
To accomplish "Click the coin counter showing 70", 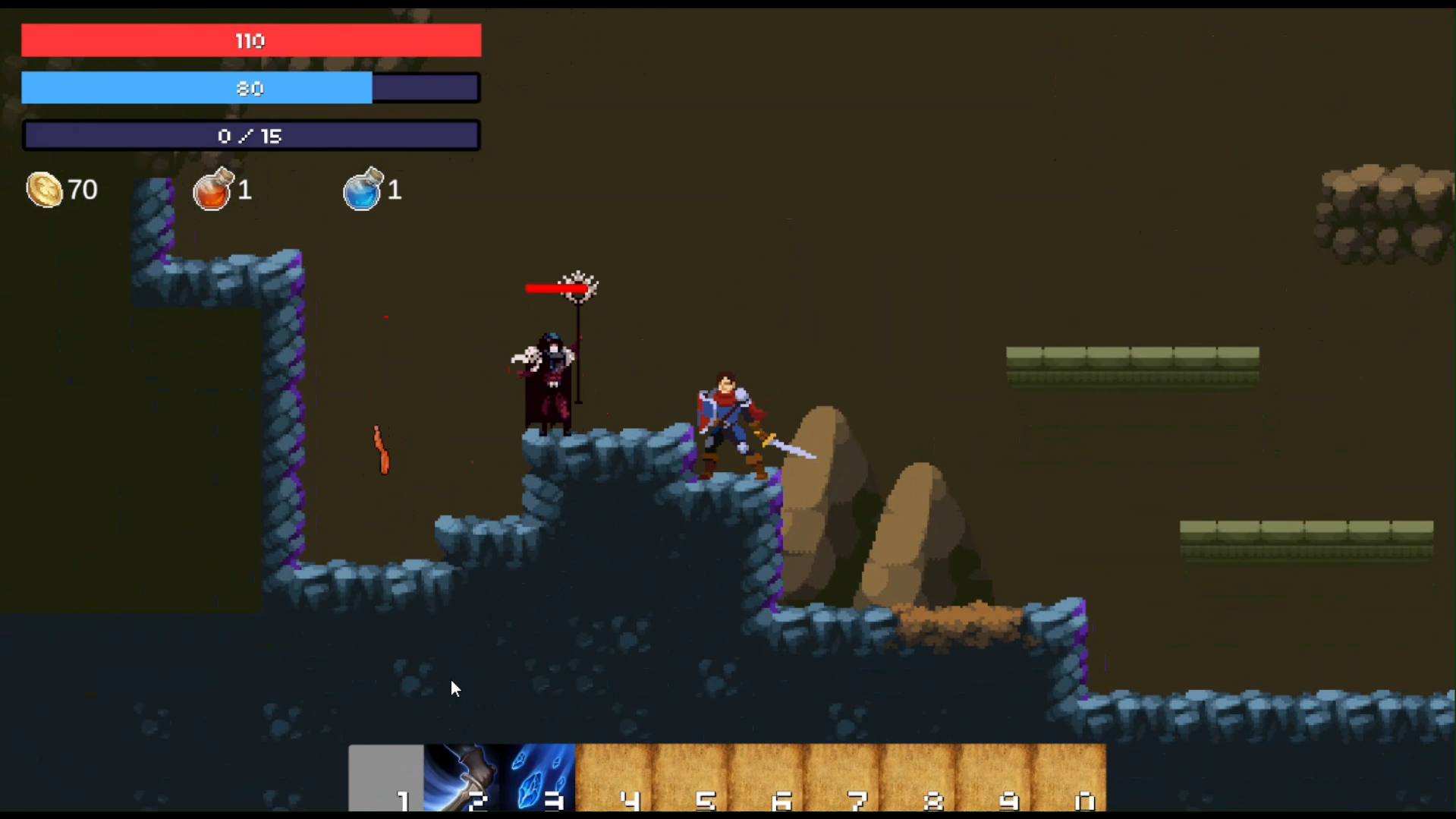I will coord(81,189).
